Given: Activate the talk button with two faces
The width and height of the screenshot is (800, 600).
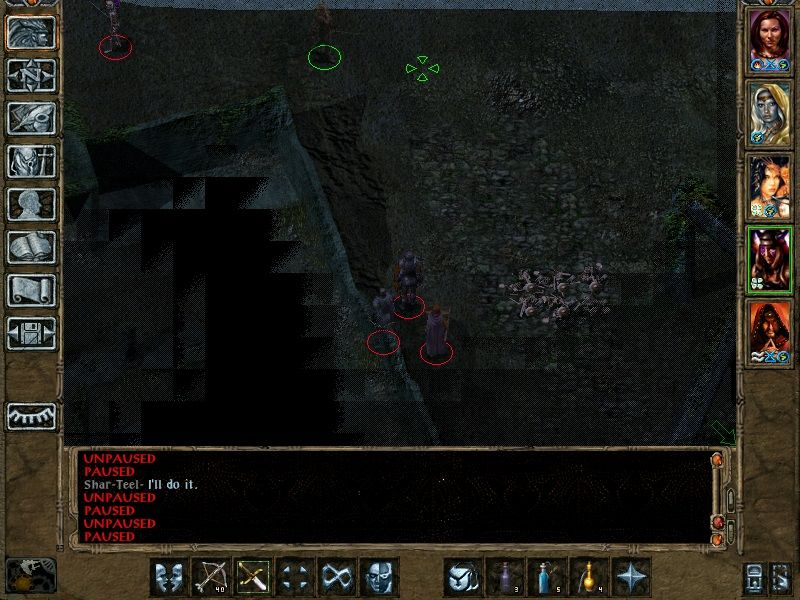Looking at the screenshot, I should click(170, 577).
